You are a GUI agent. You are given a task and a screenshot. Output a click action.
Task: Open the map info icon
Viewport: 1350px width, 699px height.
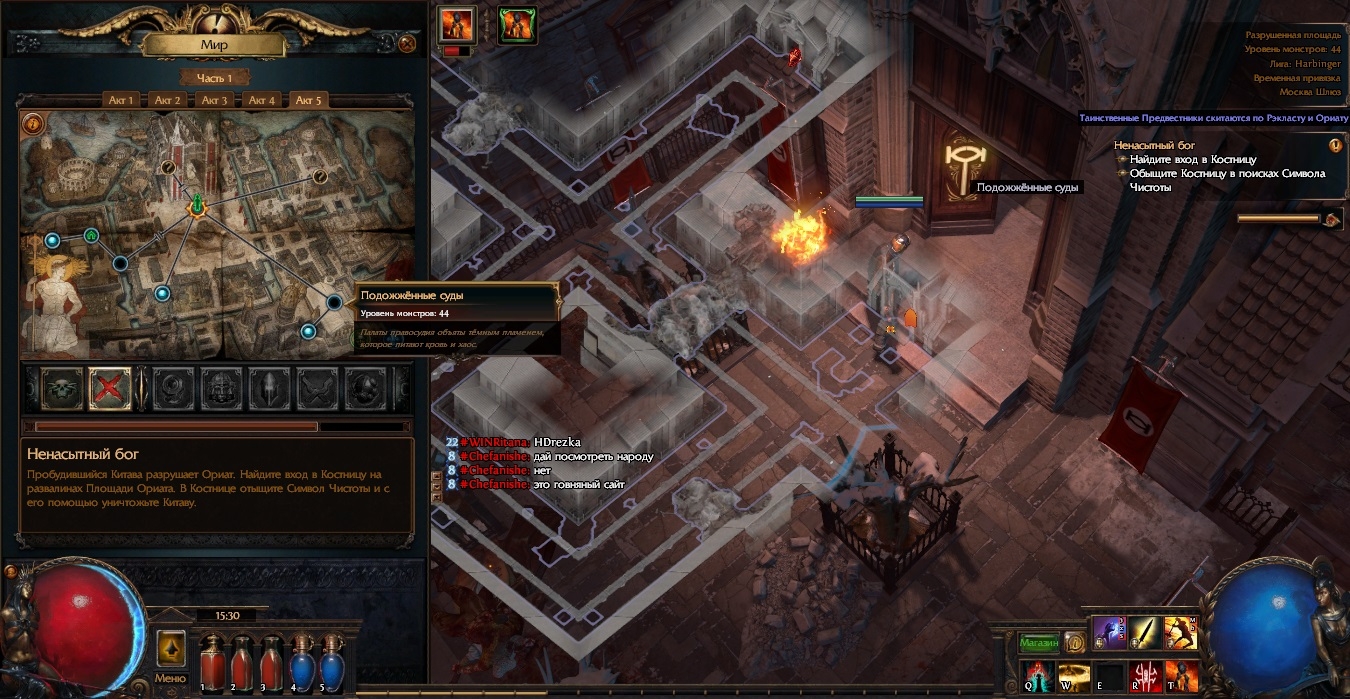[33, 124]
